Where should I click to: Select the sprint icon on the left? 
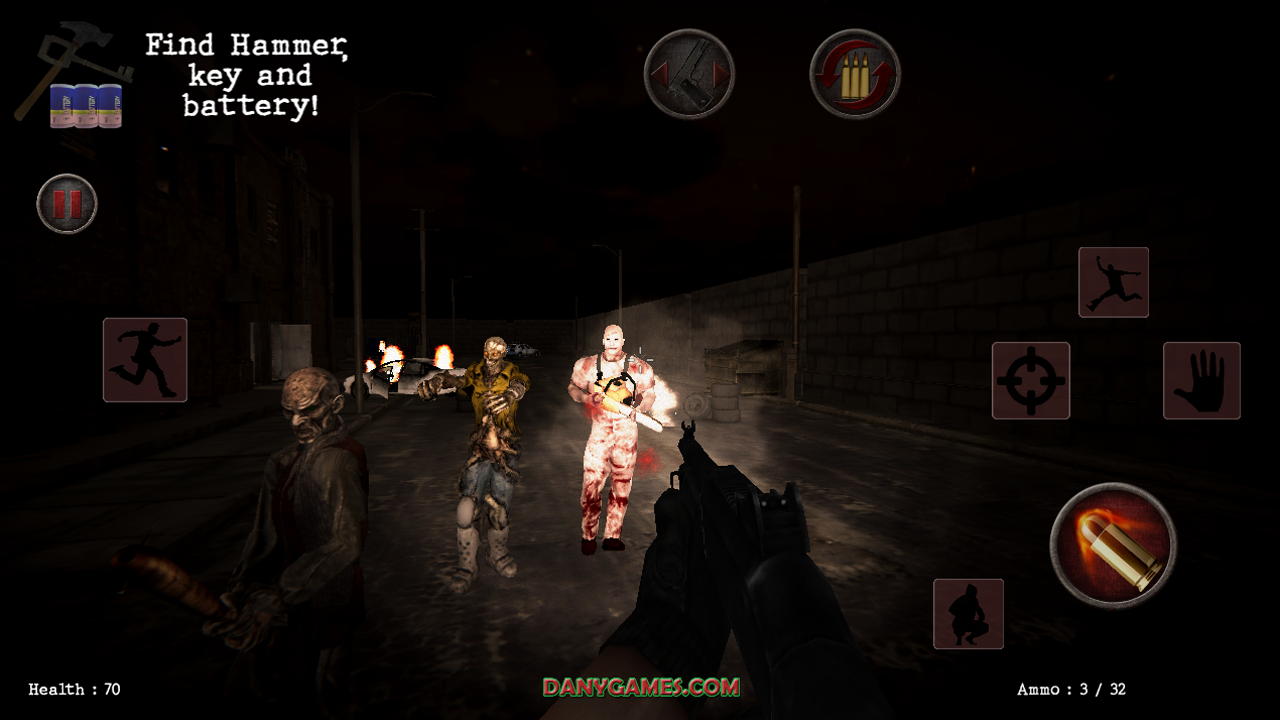[x=144, y=361]
